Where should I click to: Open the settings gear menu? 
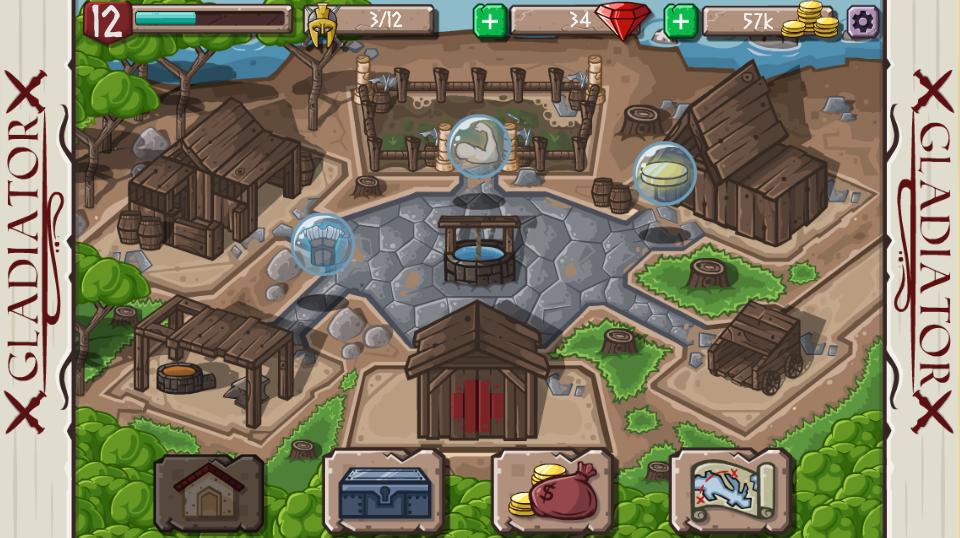pos(863,21)
